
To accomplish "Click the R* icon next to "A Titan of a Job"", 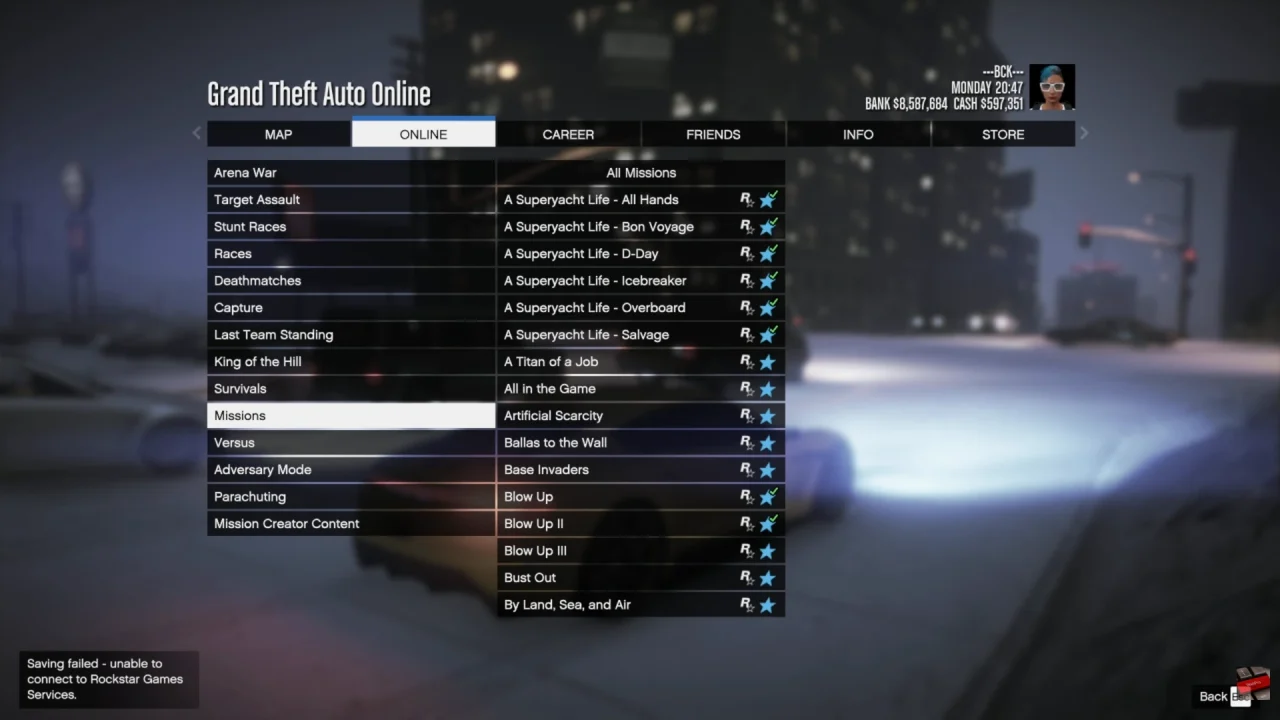I will tap(745, 361).
